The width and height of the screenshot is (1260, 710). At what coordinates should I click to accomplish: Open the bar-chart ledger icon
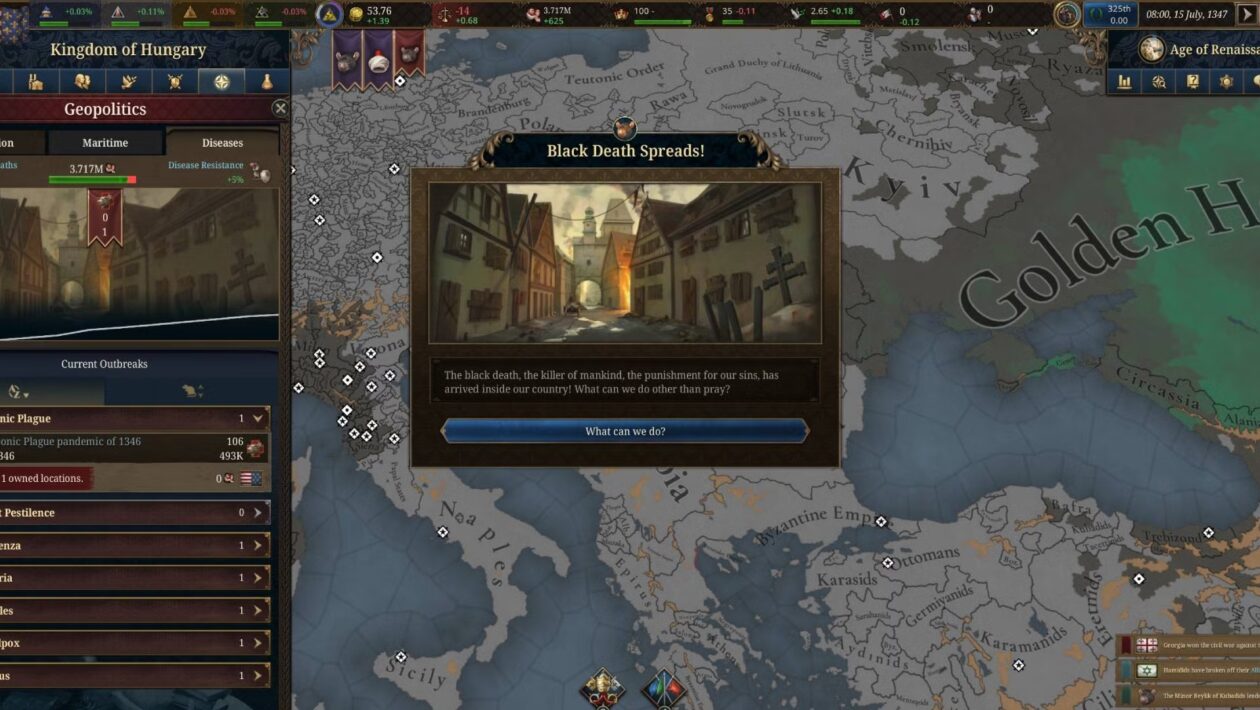[x=1125, y=82]
